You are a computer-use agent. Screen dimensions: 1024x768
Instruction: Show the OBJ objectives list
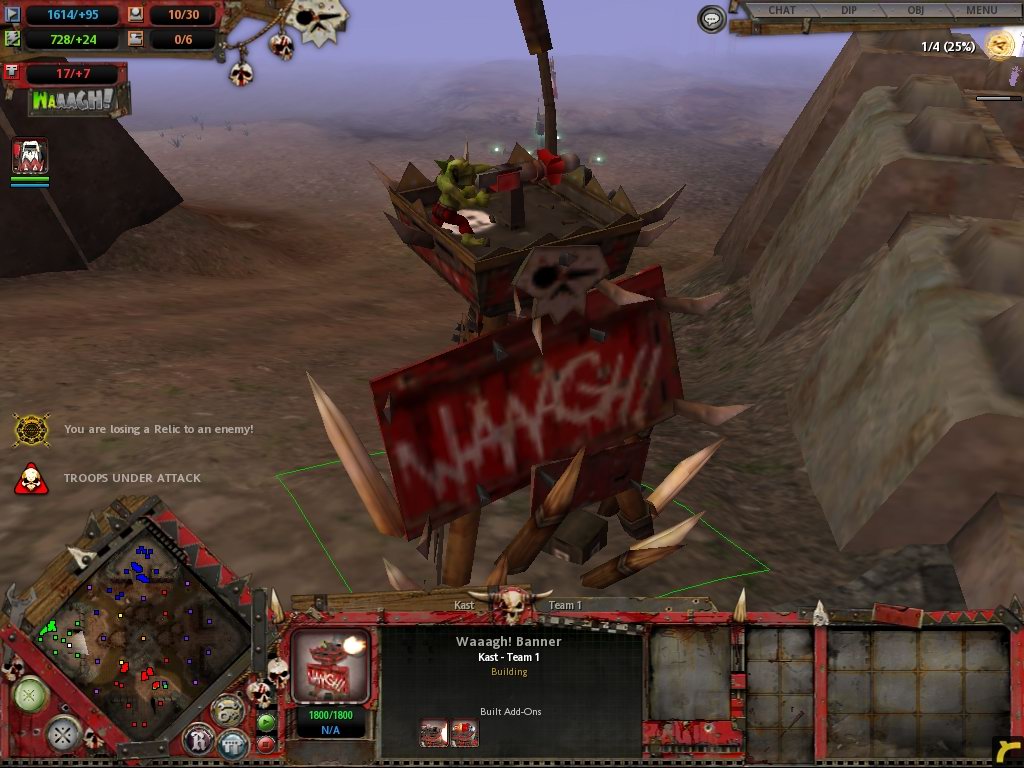click(915, 11)
